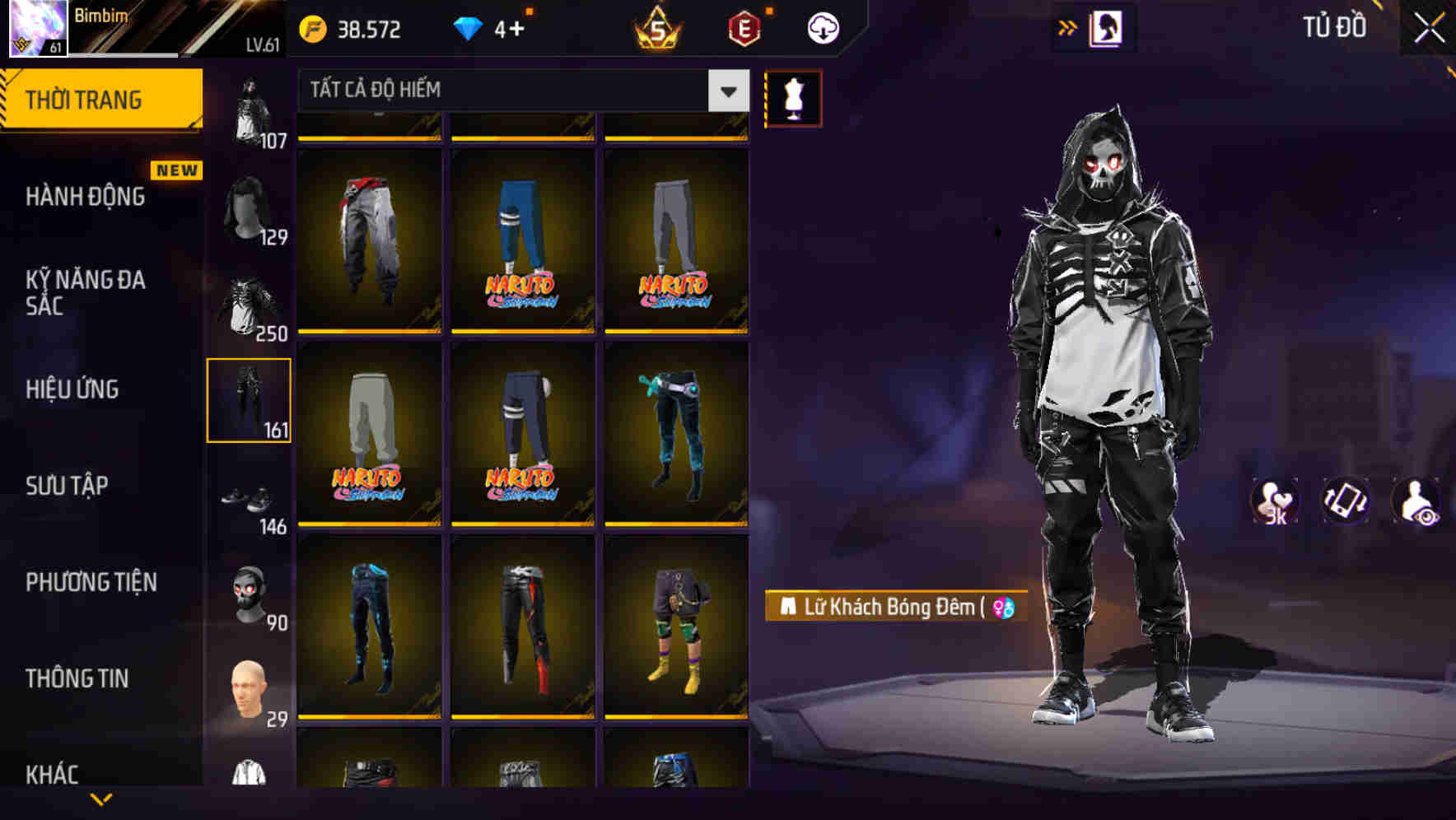Screen dimensions: 1456x820
Task: Select the mannequin preview icon above character
Action: click(x=793, y=97)
